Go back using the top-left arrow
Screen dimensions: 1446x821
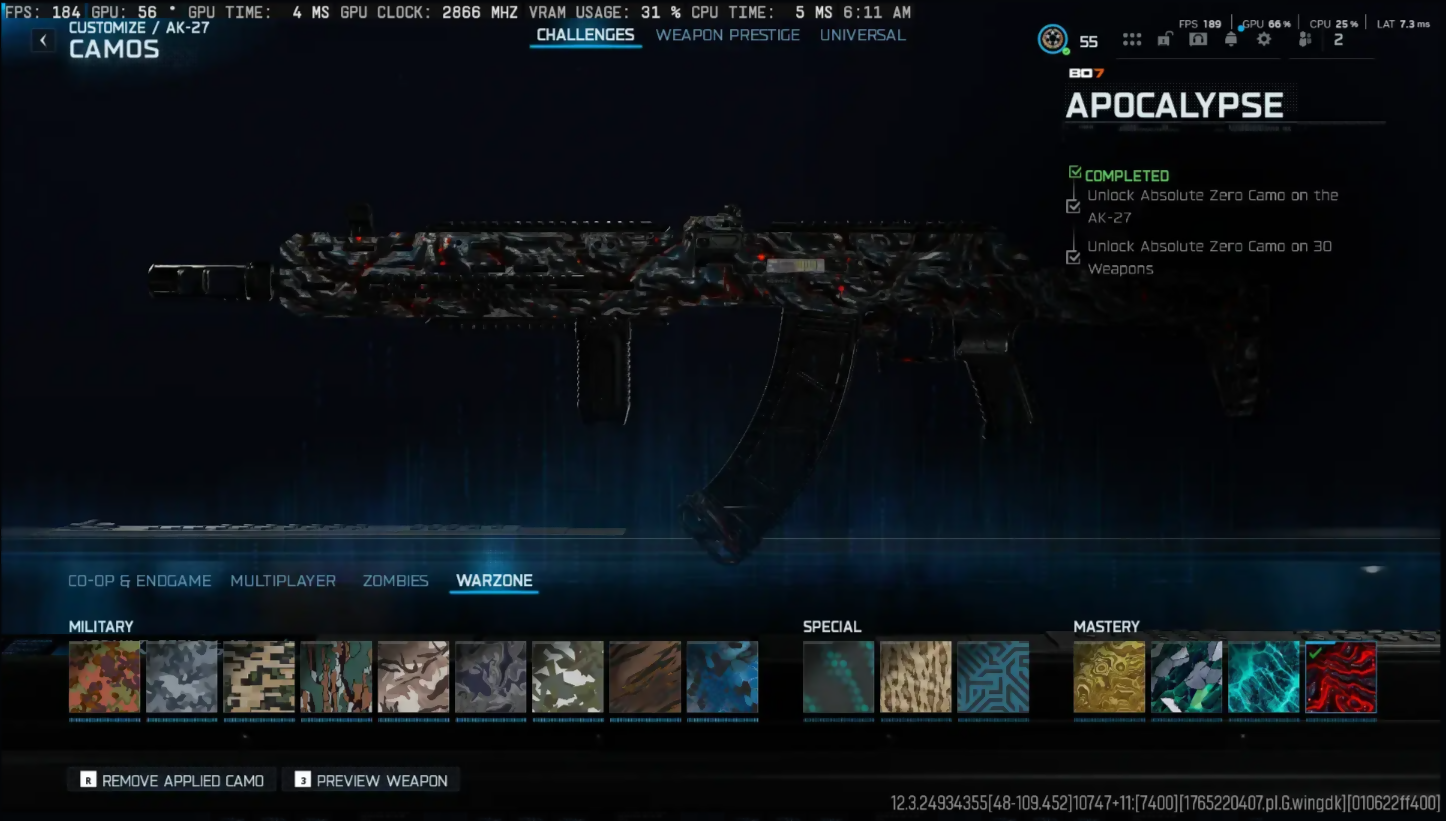43,40
